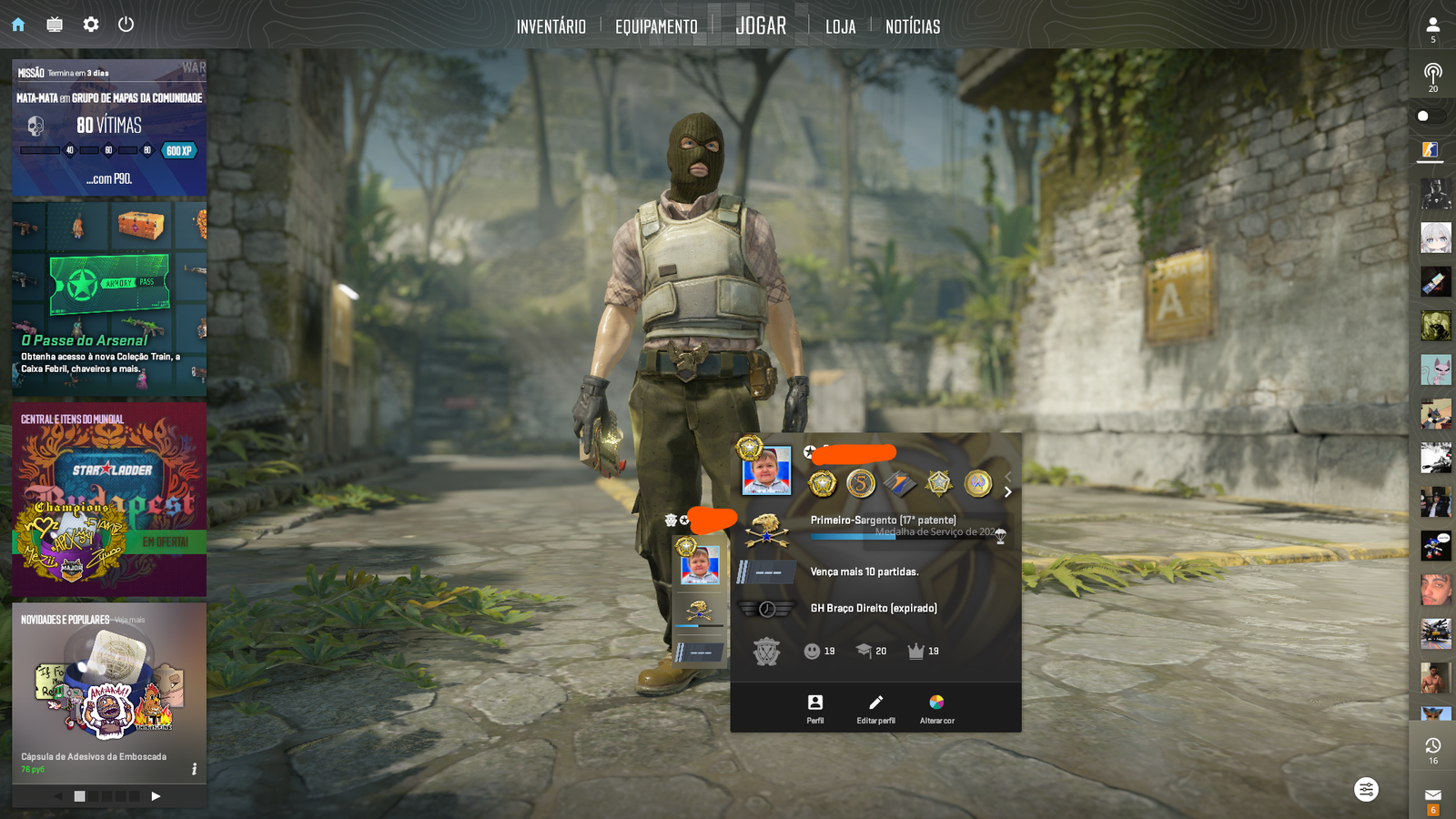Image resolution: width=1456 pixels, height=819 pixels.
Task: Open the watch TV icon
Action: (55, 25)
